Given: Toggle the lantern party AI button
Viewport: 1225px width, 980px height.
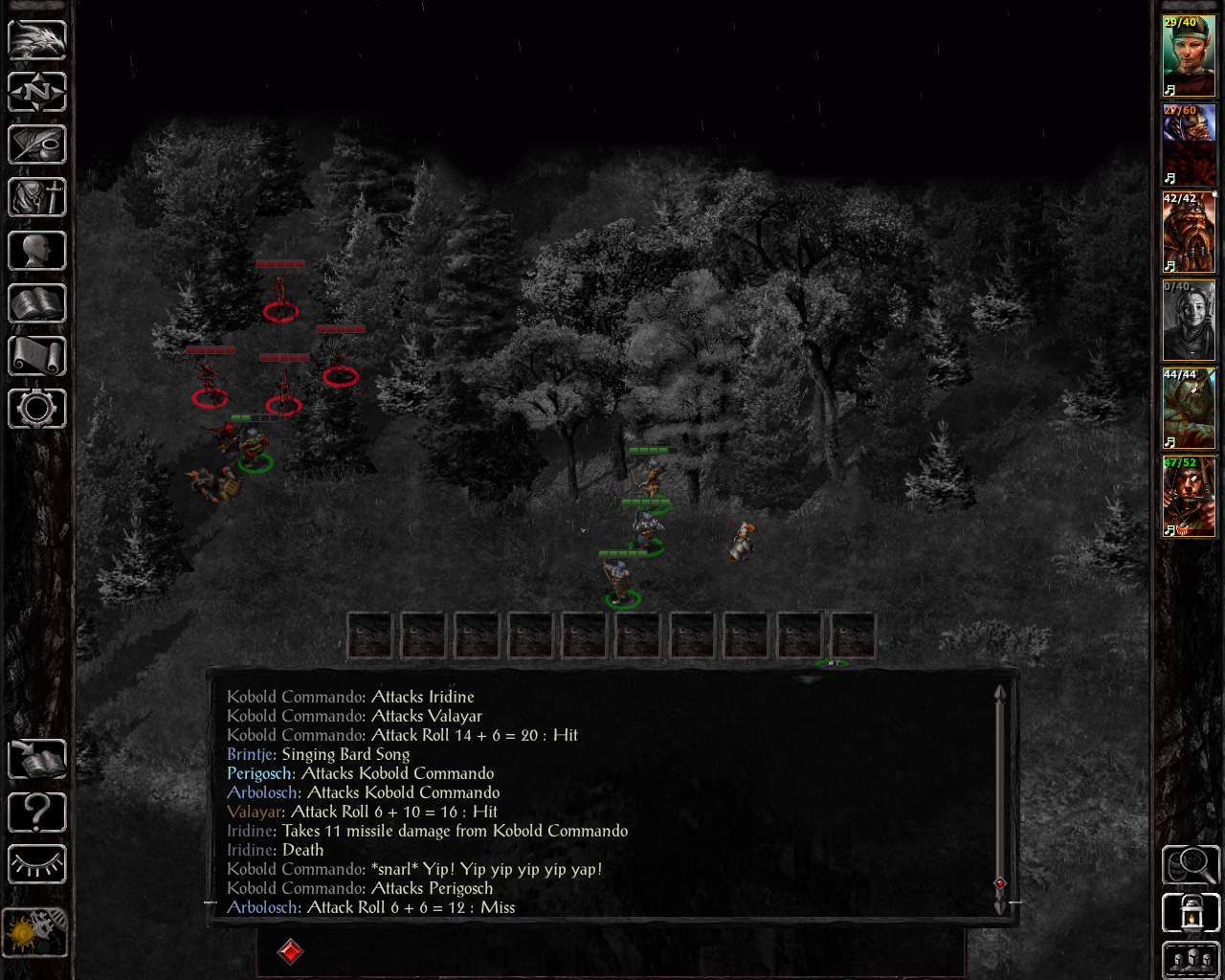Looking at the screenshot, I should click(x=1191, y=913).
